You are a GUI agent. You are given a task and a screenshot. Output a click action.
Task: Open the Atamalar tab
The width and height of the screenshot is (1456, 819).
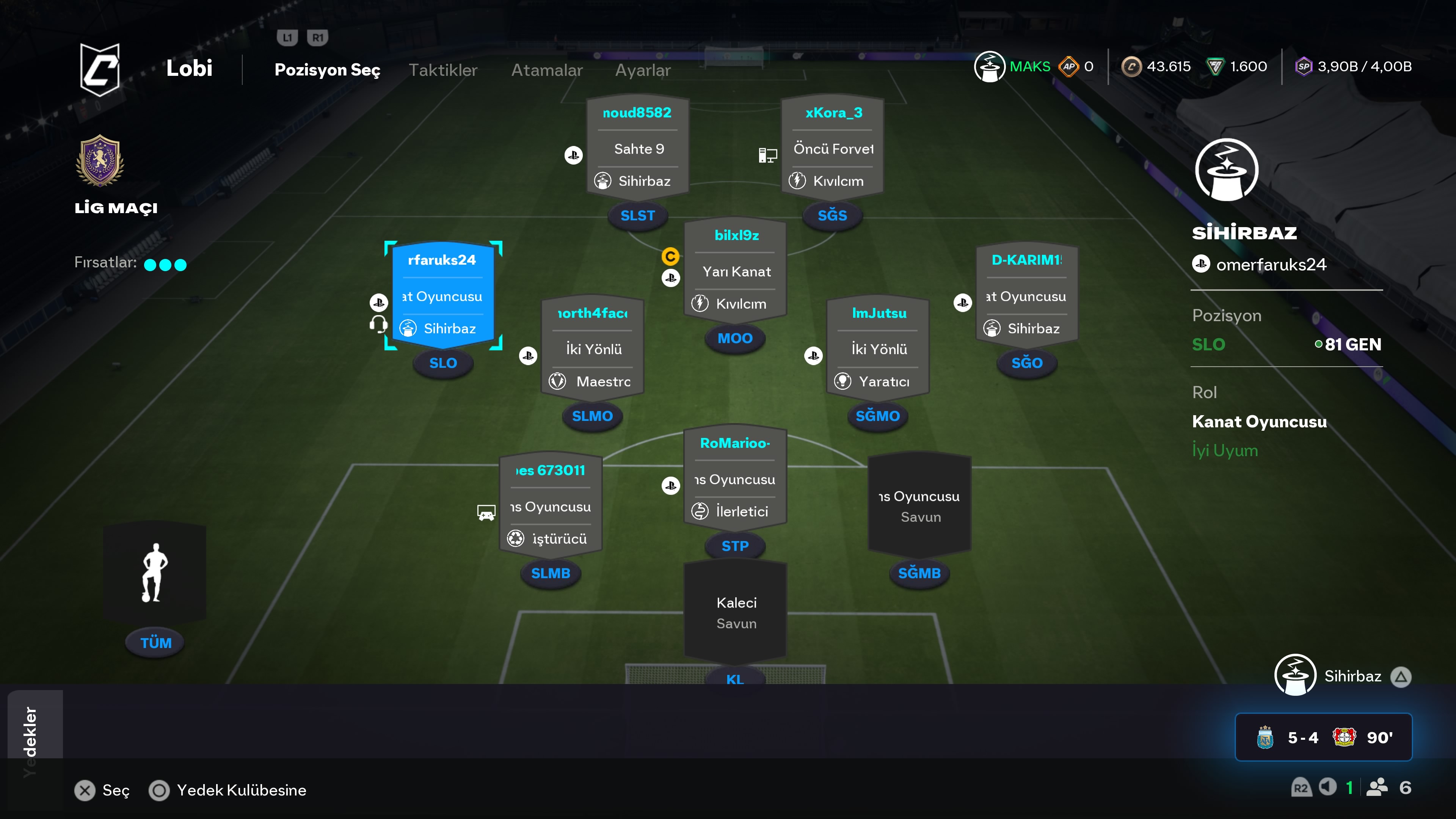click(x=546, y=70)
